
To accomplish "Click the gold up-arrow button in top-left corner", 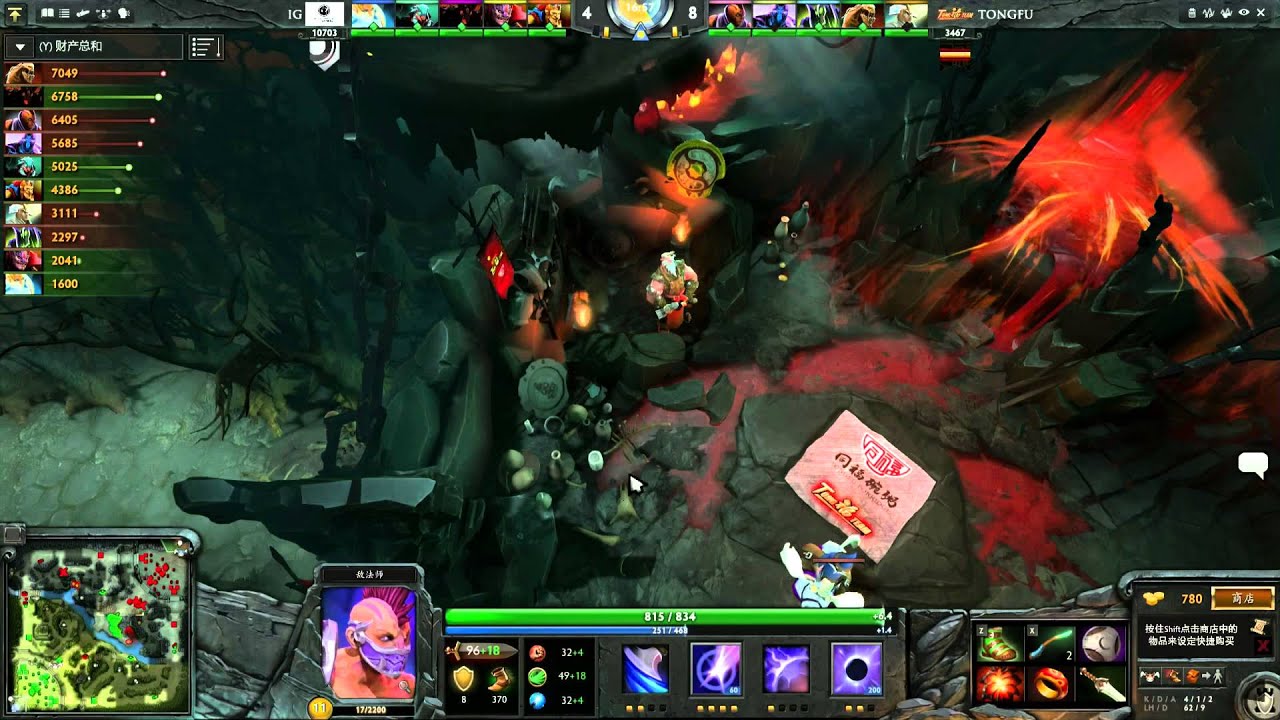I will coord(16,14).
